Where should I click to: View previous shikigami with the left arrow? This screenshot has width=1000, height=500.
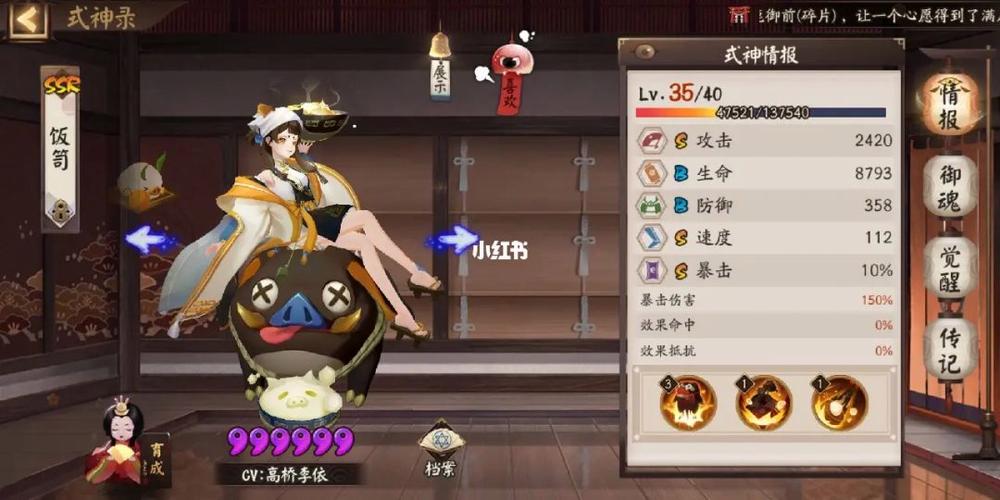coord(150,239)
